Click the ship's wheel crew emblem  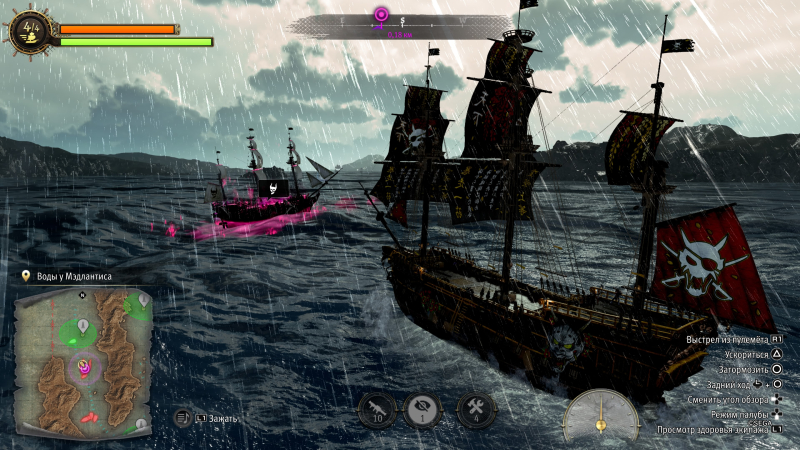pos(30,30)
